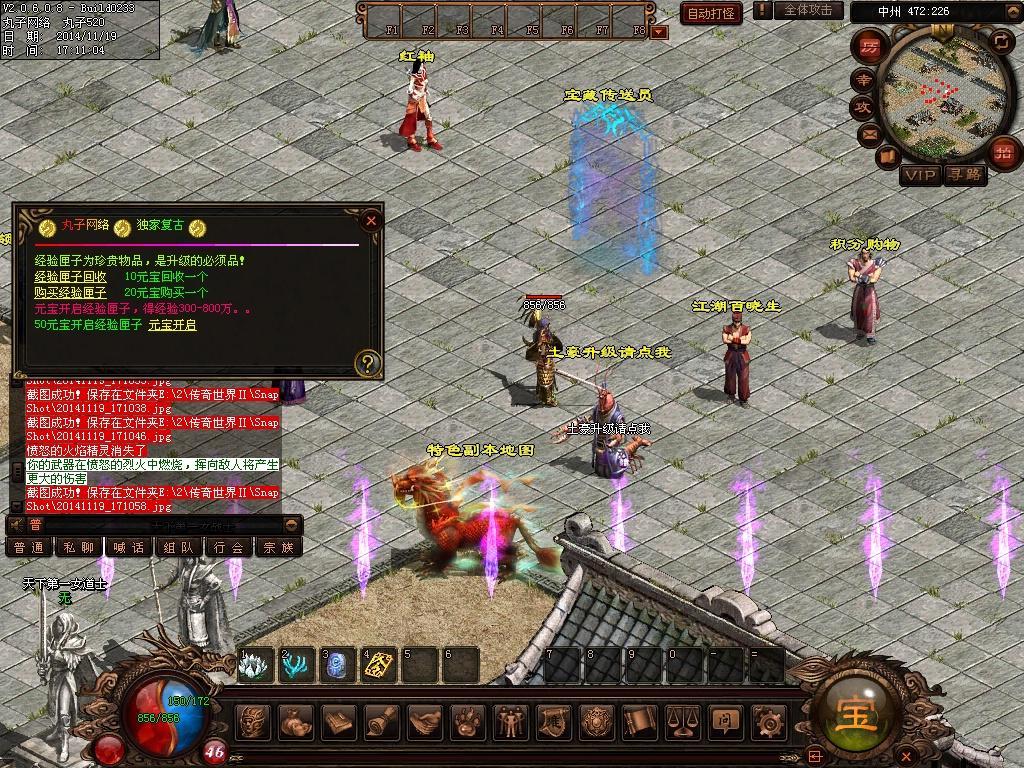Image resolution: width=1024 pixels, height=768 pixels.
Task: Select the 行会 guild chat tab
Action: pyautogui.click(x=229, y=547)
